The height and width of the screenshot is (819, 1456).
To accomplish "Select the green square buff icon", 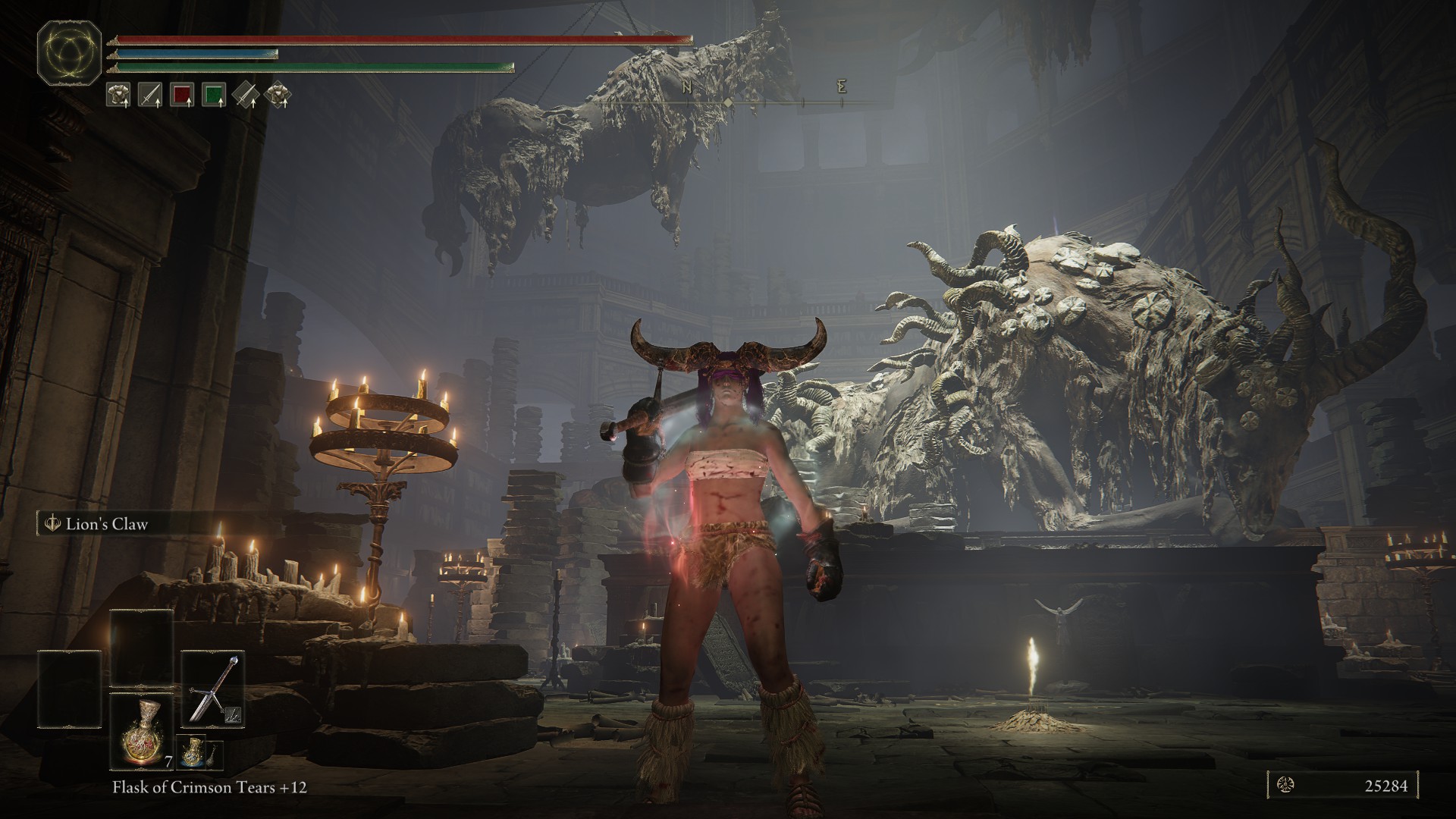I will tap(215, 95).
